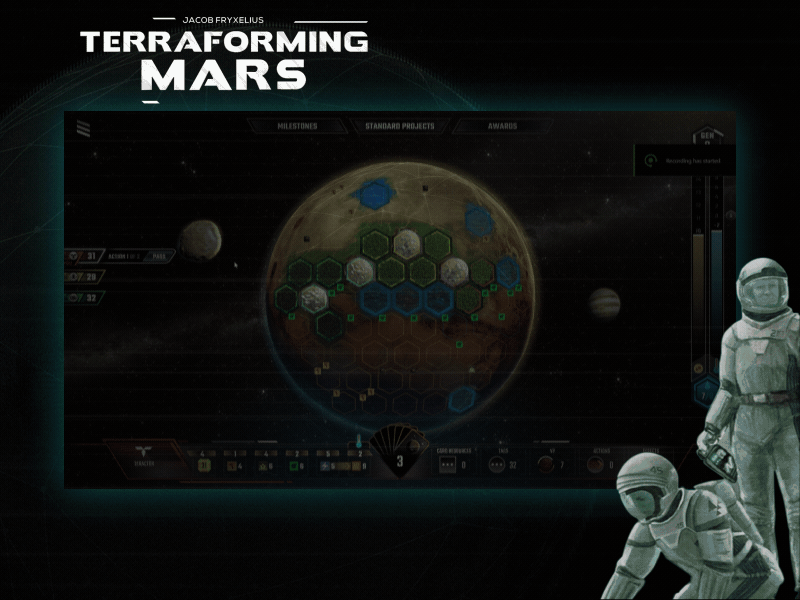Select the player row with score 32

86,297
